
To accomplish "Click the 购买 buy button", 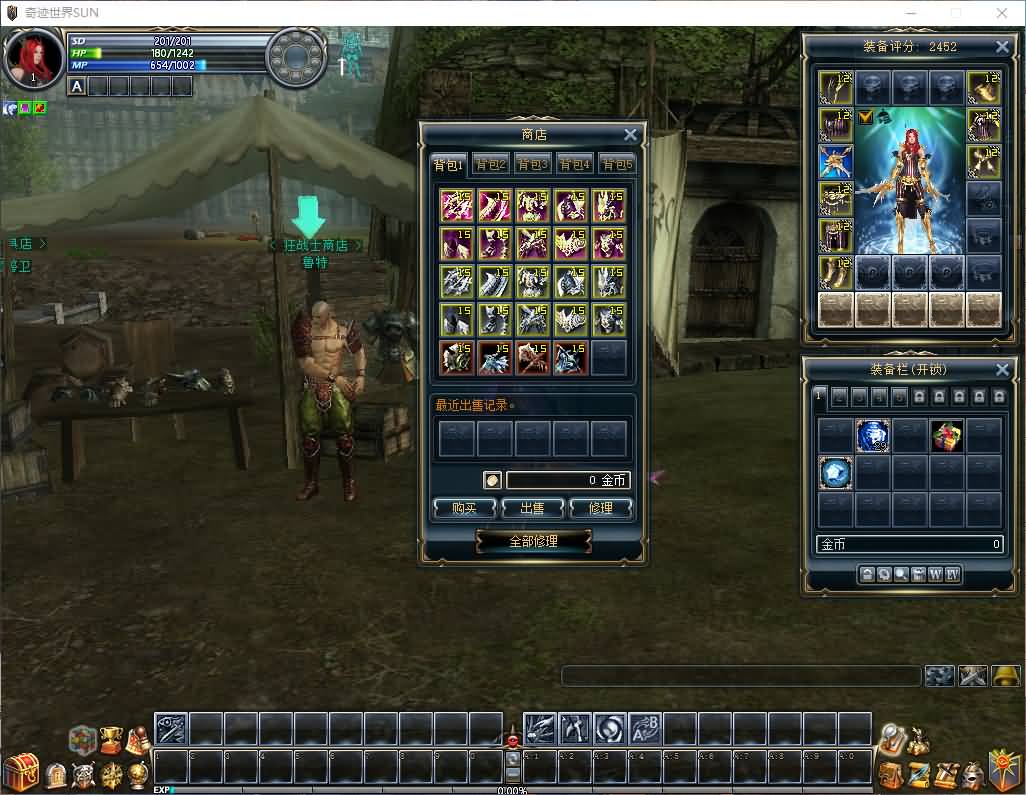I will coord(464,508).
